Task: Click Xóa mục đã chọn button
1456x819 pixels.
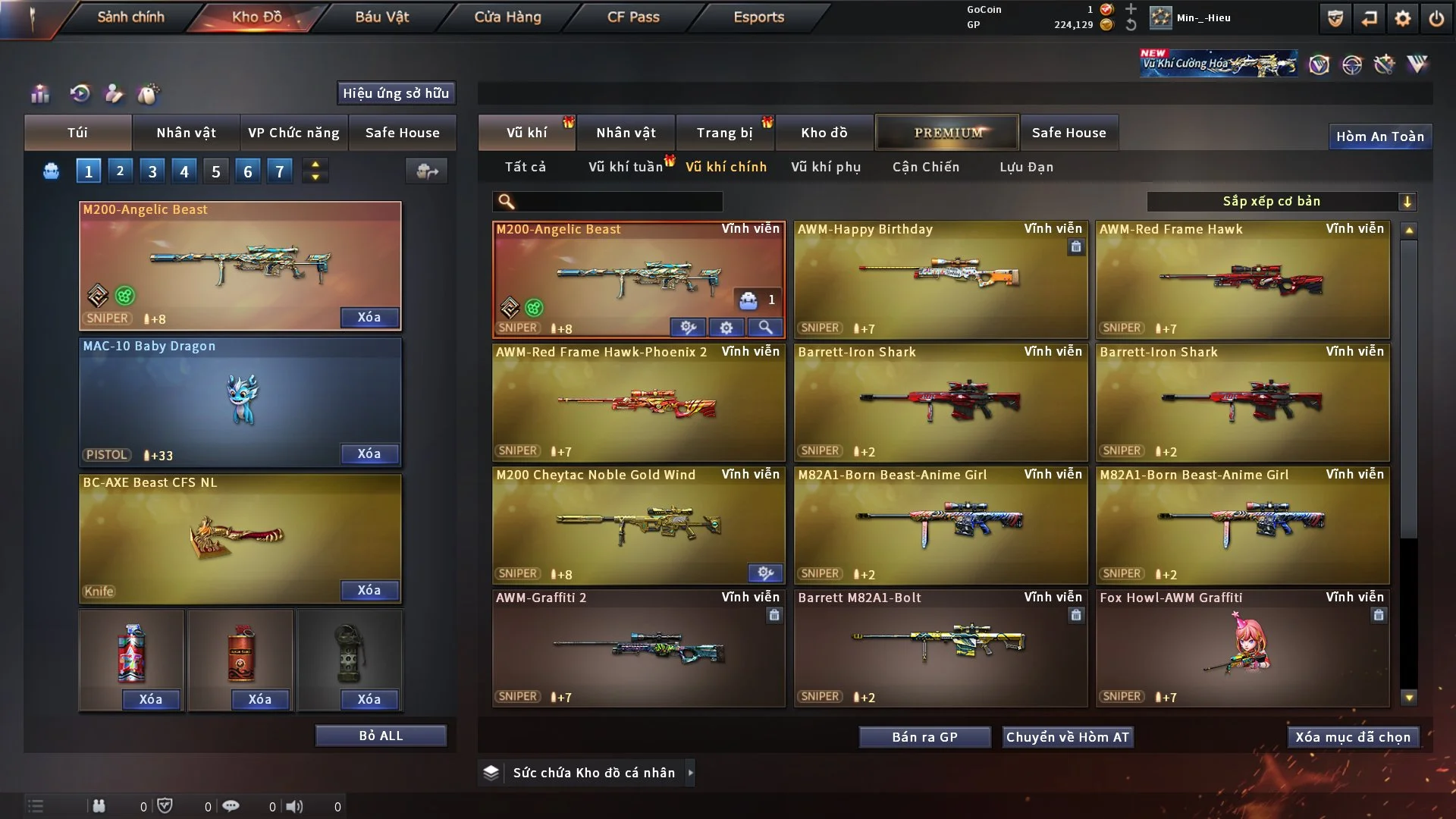Action: [1353, 737]
